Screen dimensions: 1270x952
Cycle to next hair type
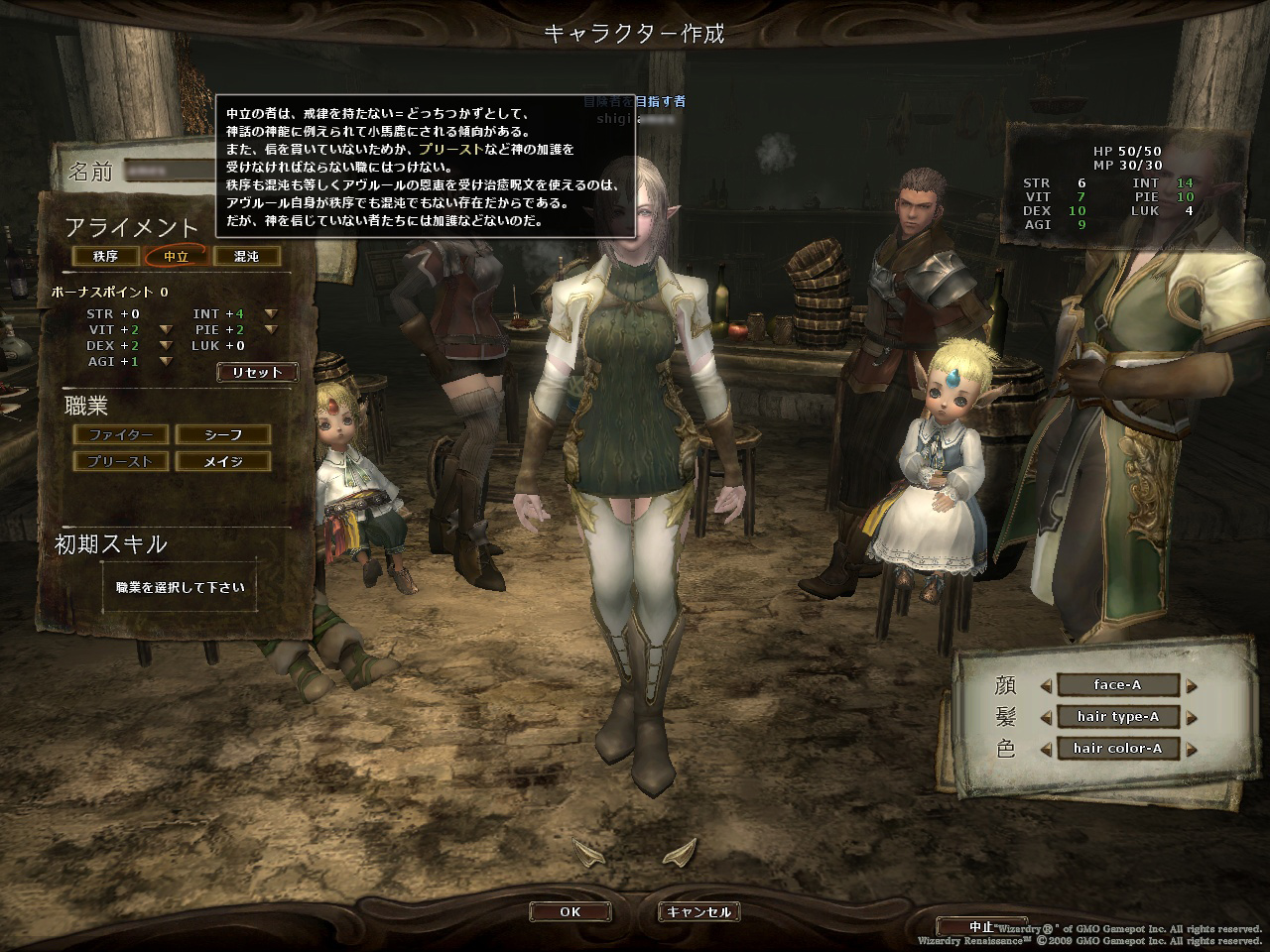(x=1192, y=717)
